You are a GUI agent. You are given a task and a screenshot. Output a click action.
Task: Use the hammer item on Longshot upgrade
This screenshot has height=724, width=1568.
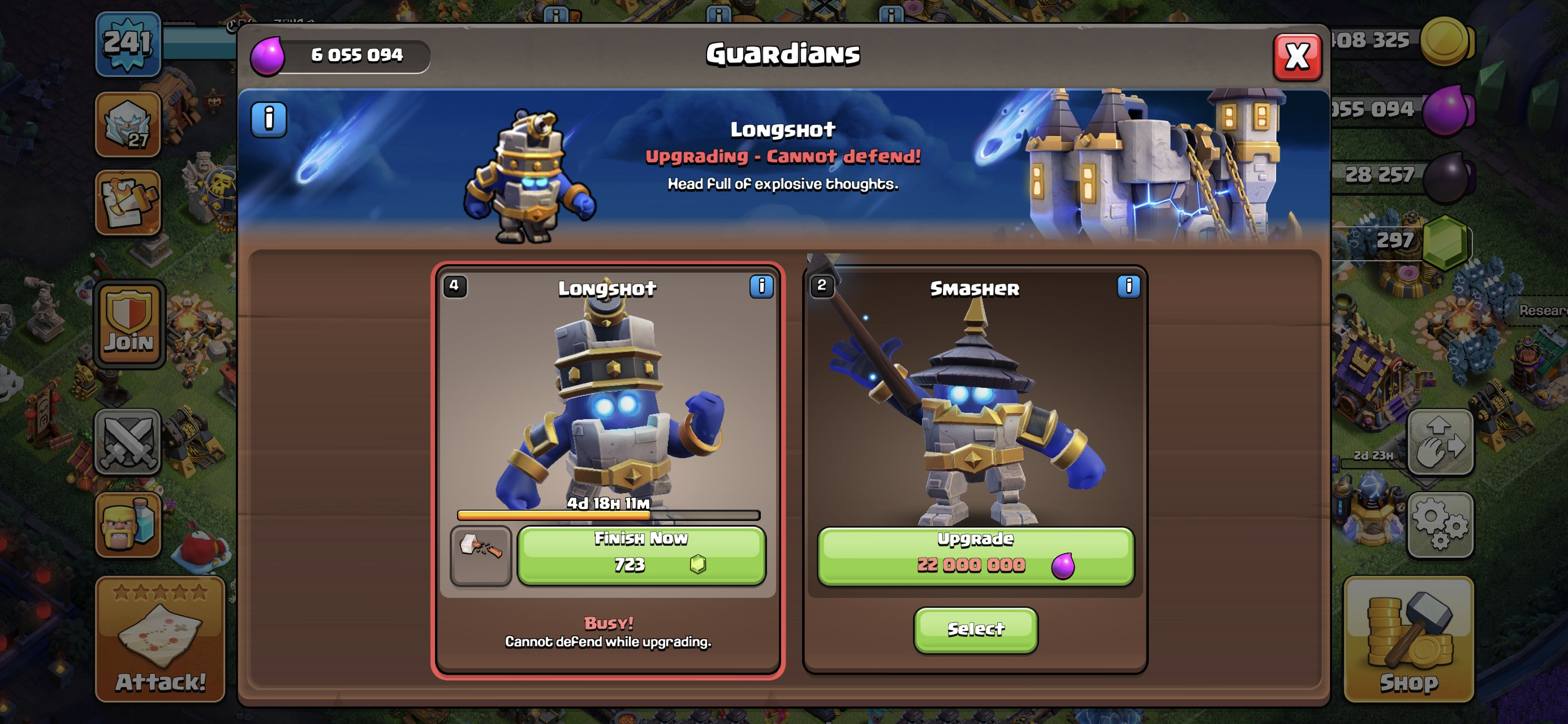pos(480,555)
